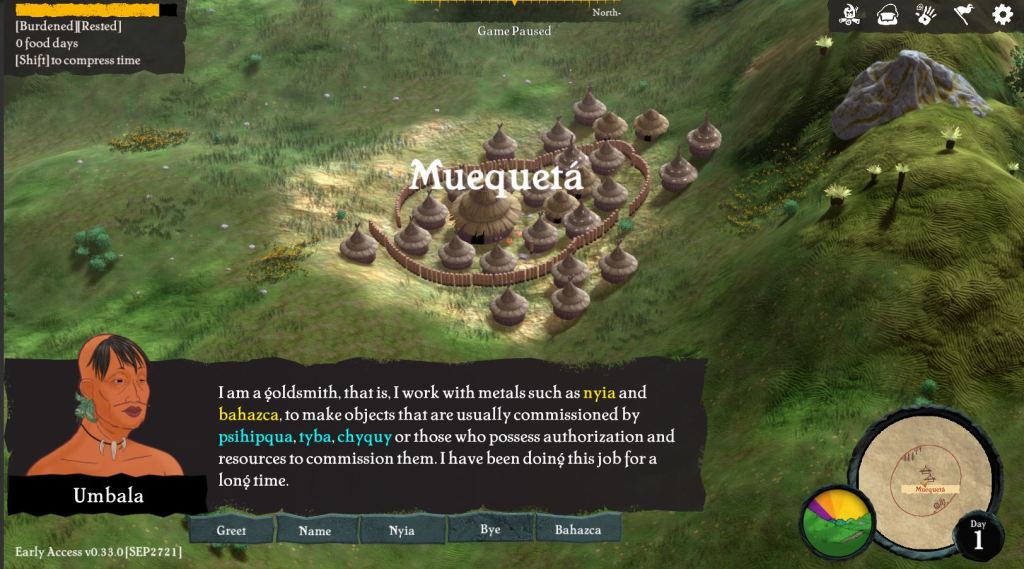The image size is (1024, 569).
Task: Click the campfire icon
Action: tap(851, 15)
